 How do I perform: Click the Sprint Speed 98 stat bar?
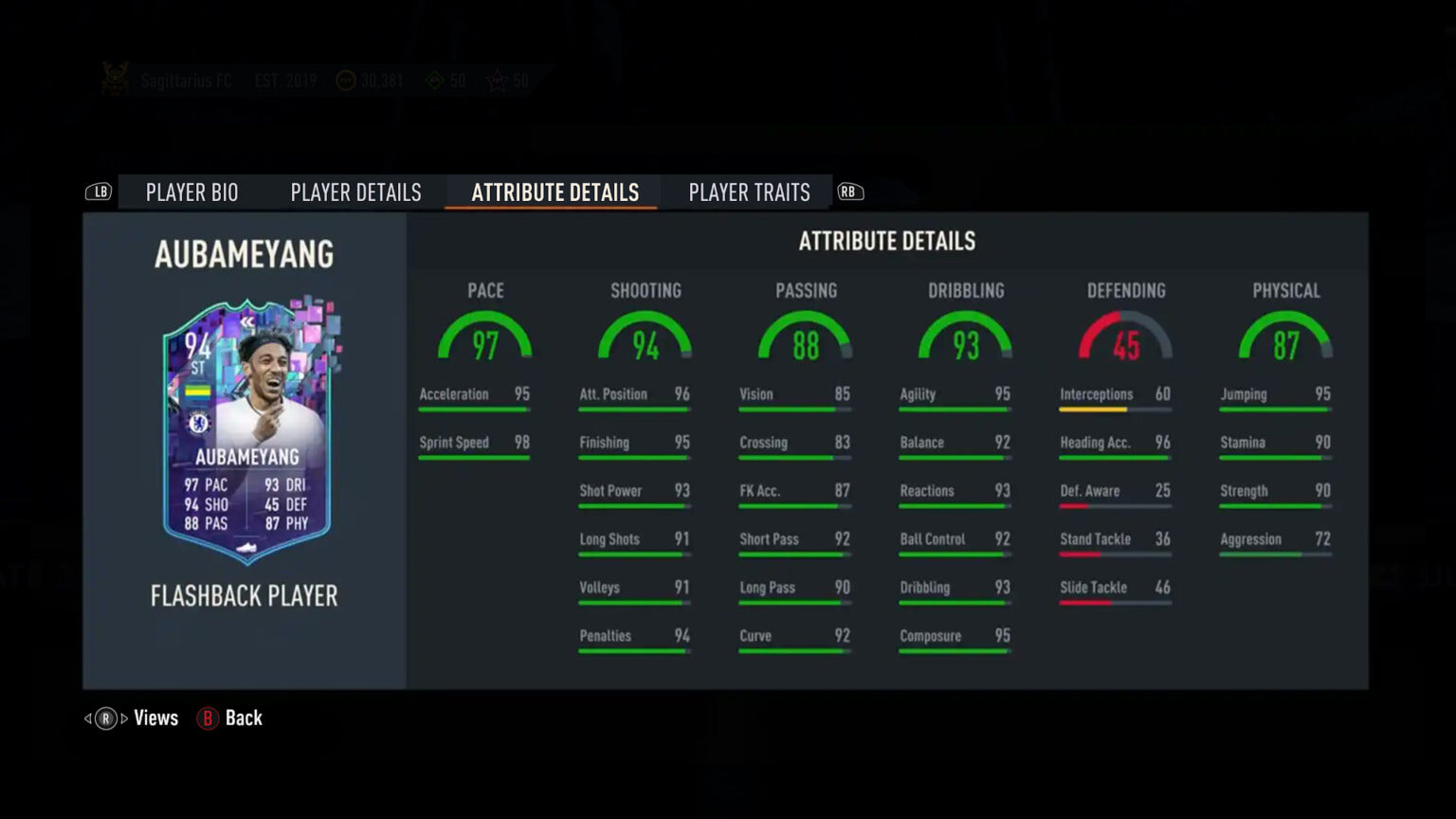click(x=474, y=457)
